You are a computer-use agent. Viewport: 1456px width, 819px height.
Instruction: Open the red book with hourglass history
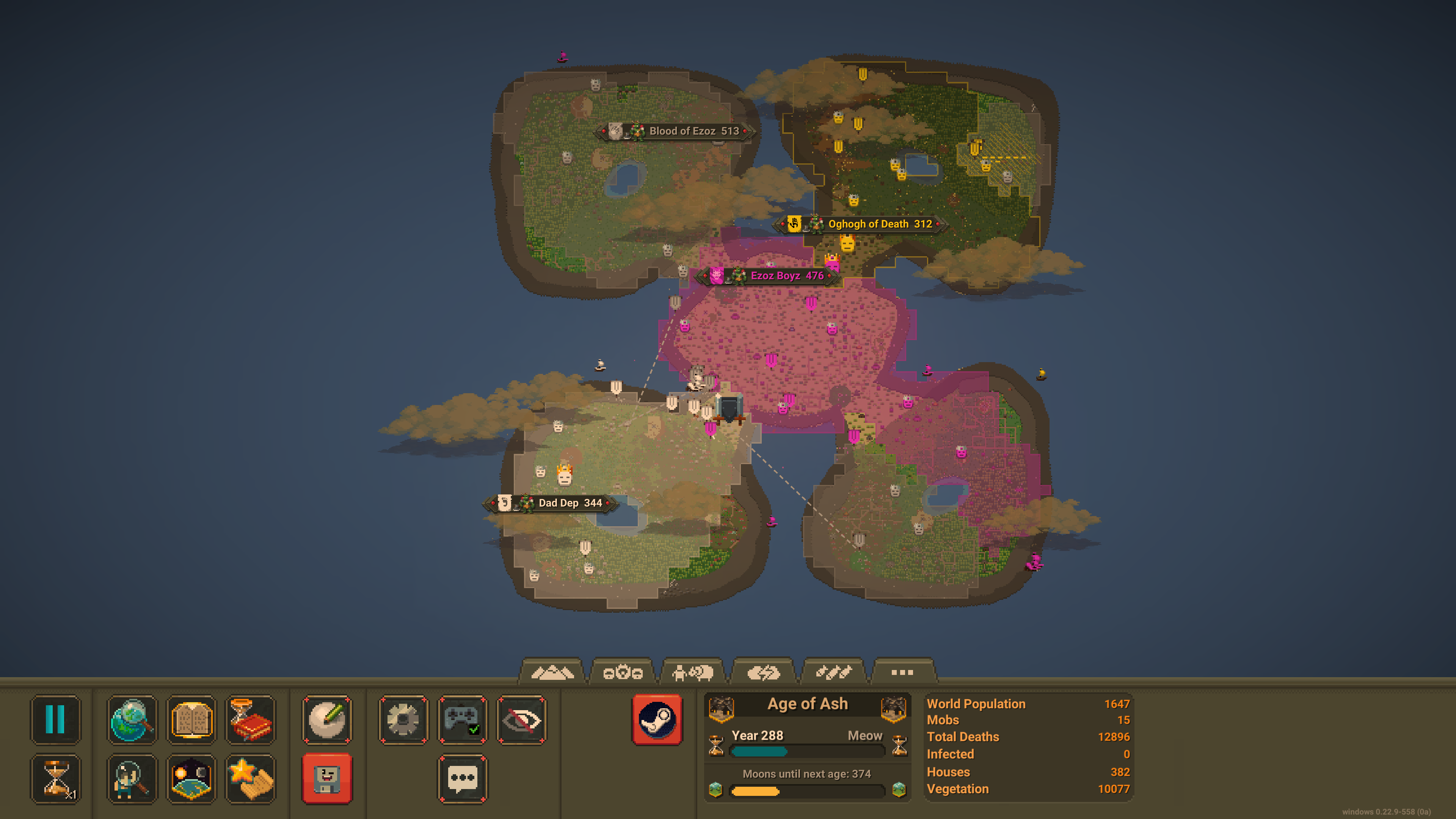250,719
